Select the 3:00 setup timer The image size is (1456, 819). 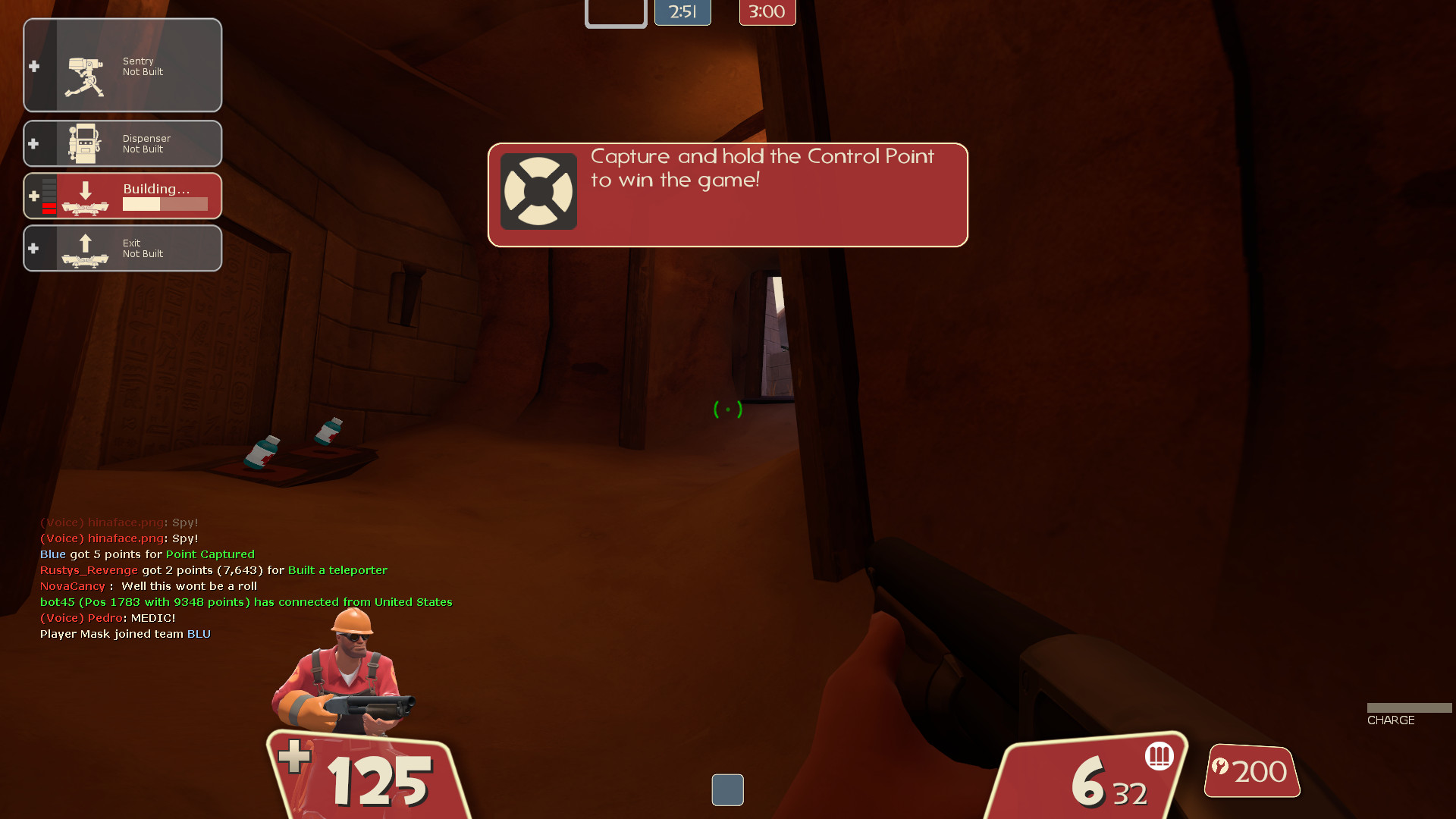coord(767,12)
